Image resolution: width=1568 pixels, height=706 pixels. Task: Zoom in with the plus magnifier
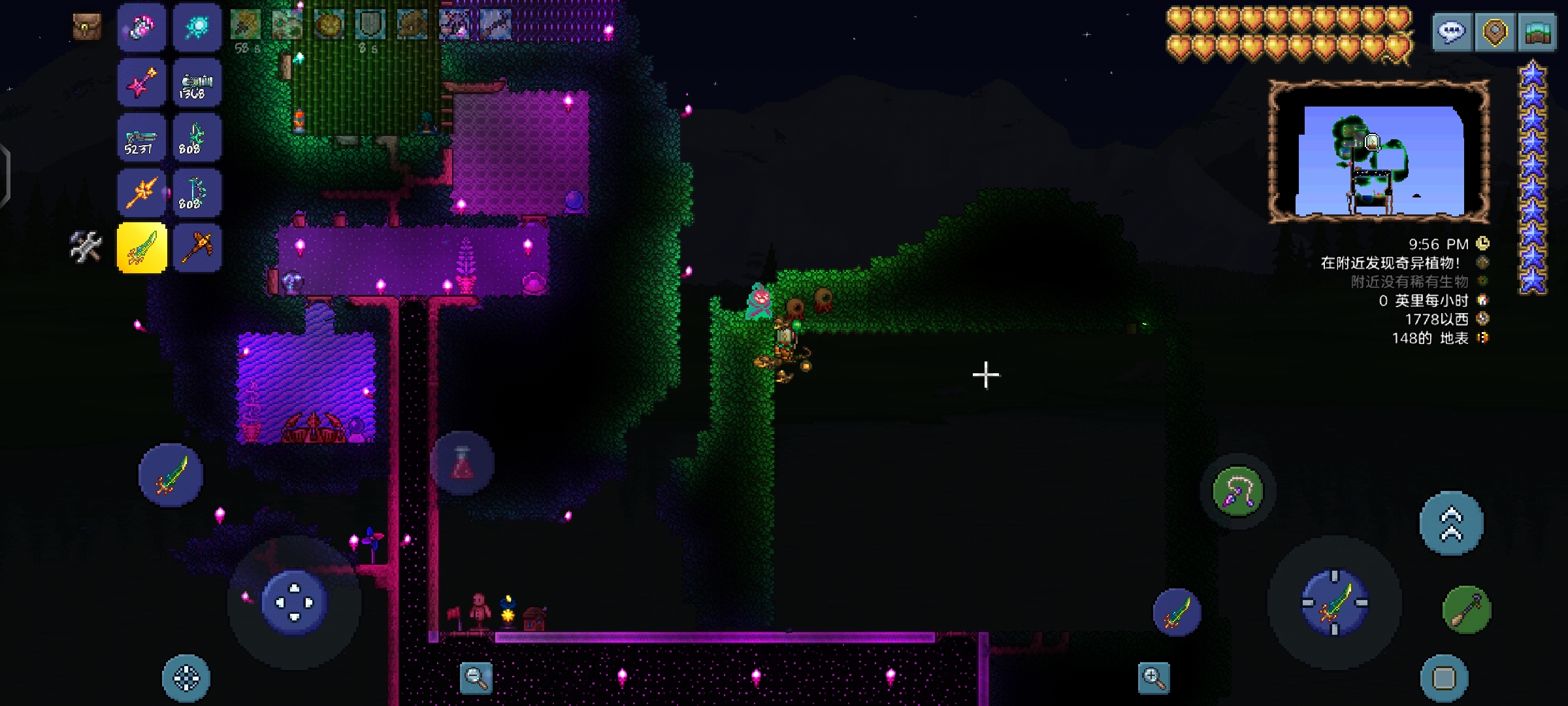coord(1154,678)
